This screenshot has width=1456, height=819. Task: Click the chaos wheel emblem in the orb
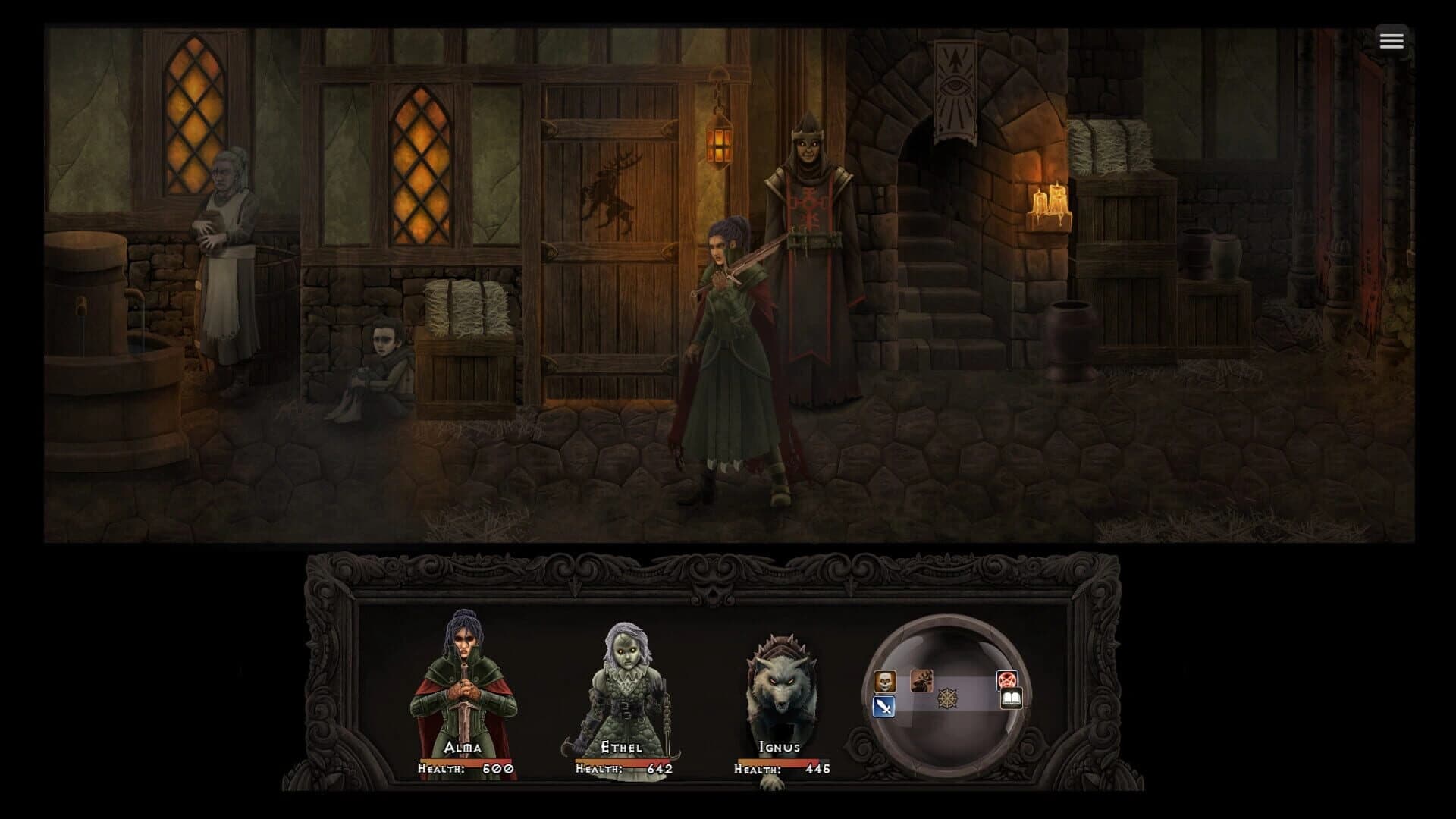[x=949, y=698]
